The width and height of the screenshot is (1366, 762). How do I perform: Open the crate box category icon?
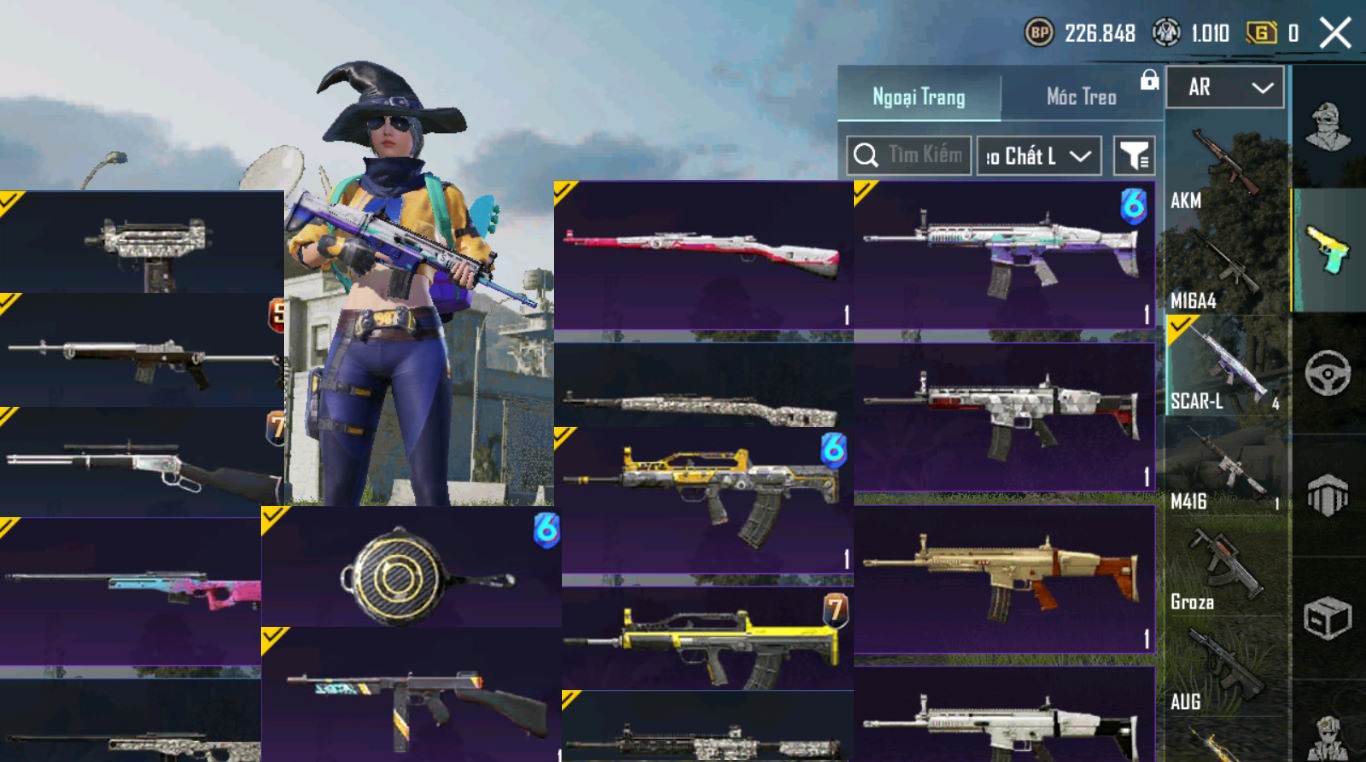tap(1328, 617)
